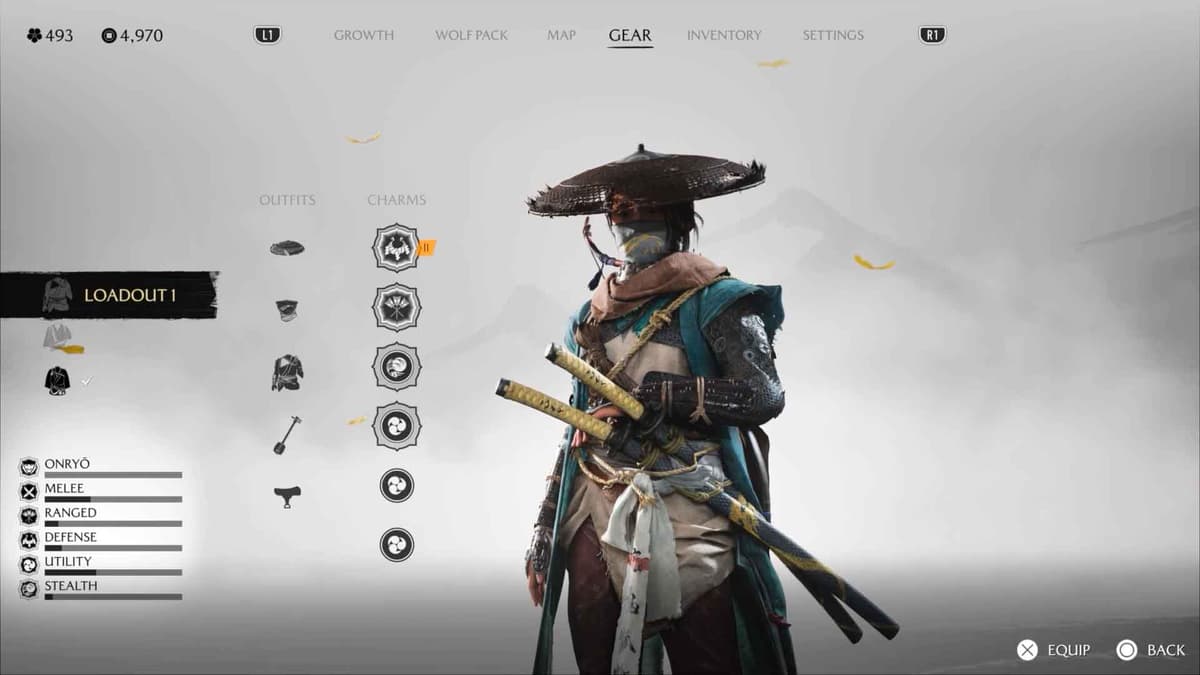The width and height of the screenshot is (1200, 675).
Task: Choose the horse saddle slot
Action: 287,495
